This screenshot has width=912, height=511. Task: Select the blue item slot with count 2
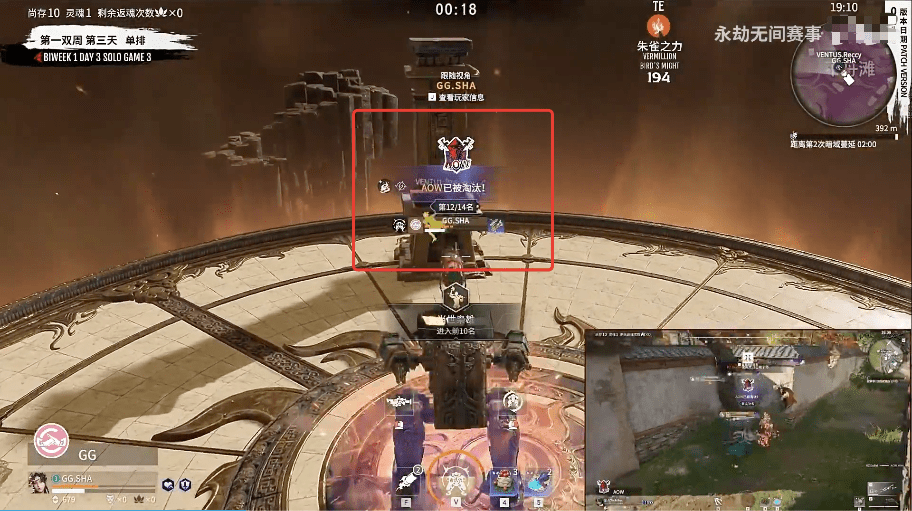[540, 480]
